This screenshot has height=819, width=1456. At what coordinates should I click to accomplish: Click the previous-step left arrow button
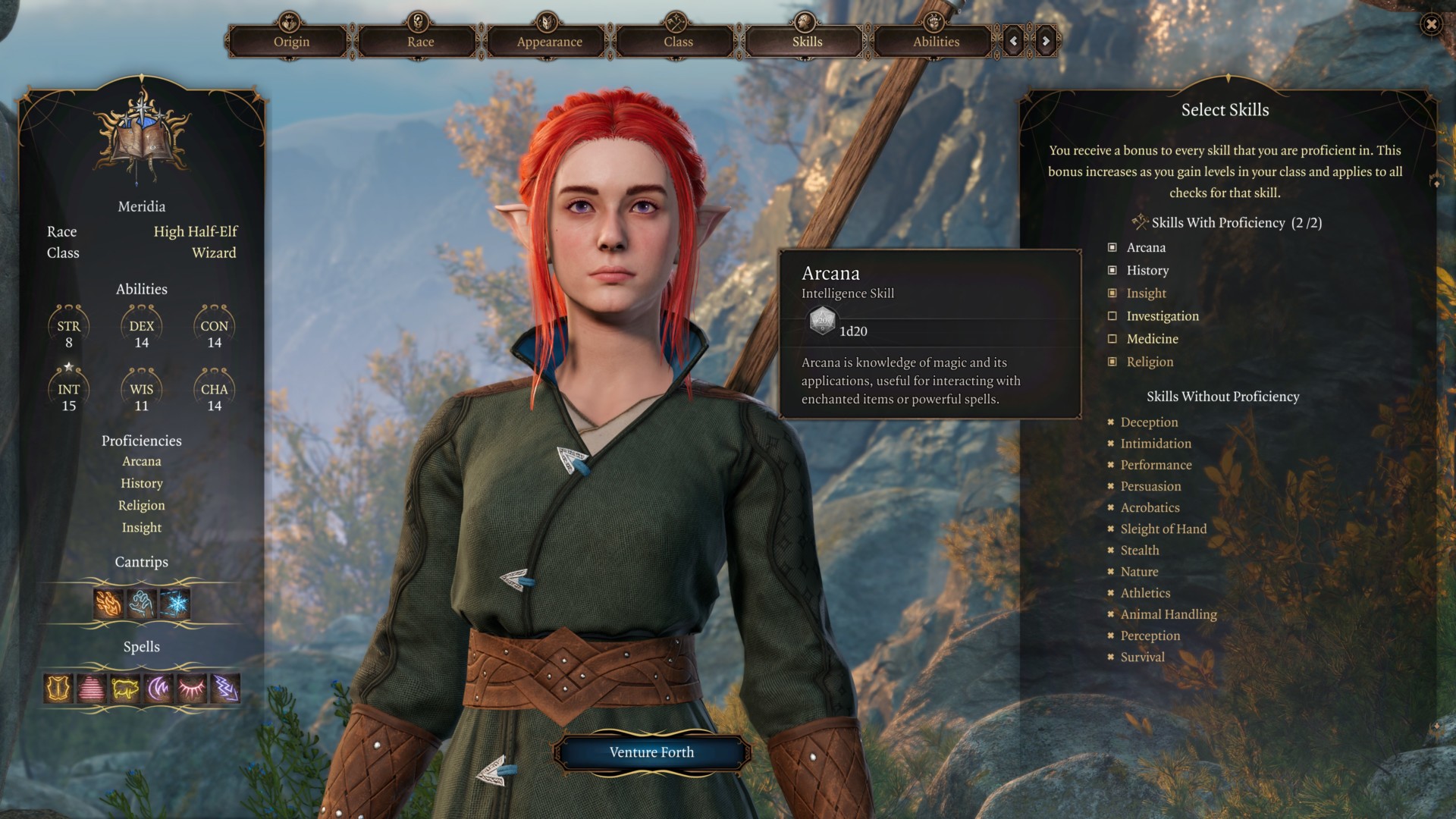click(x=1013, y=41)
